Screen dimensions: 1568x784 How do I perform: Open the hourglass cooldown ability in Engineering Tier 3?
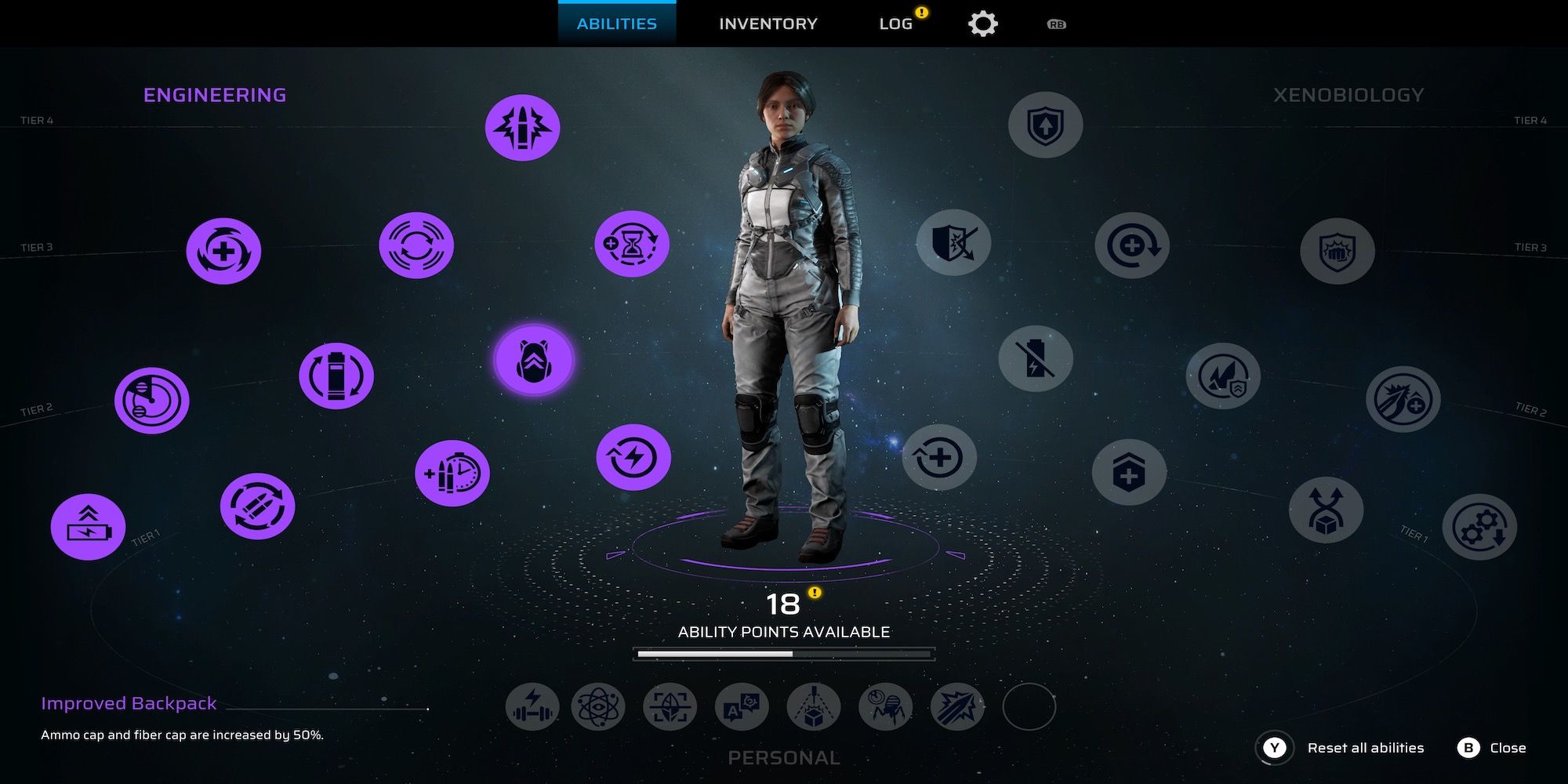coord(633,245)
